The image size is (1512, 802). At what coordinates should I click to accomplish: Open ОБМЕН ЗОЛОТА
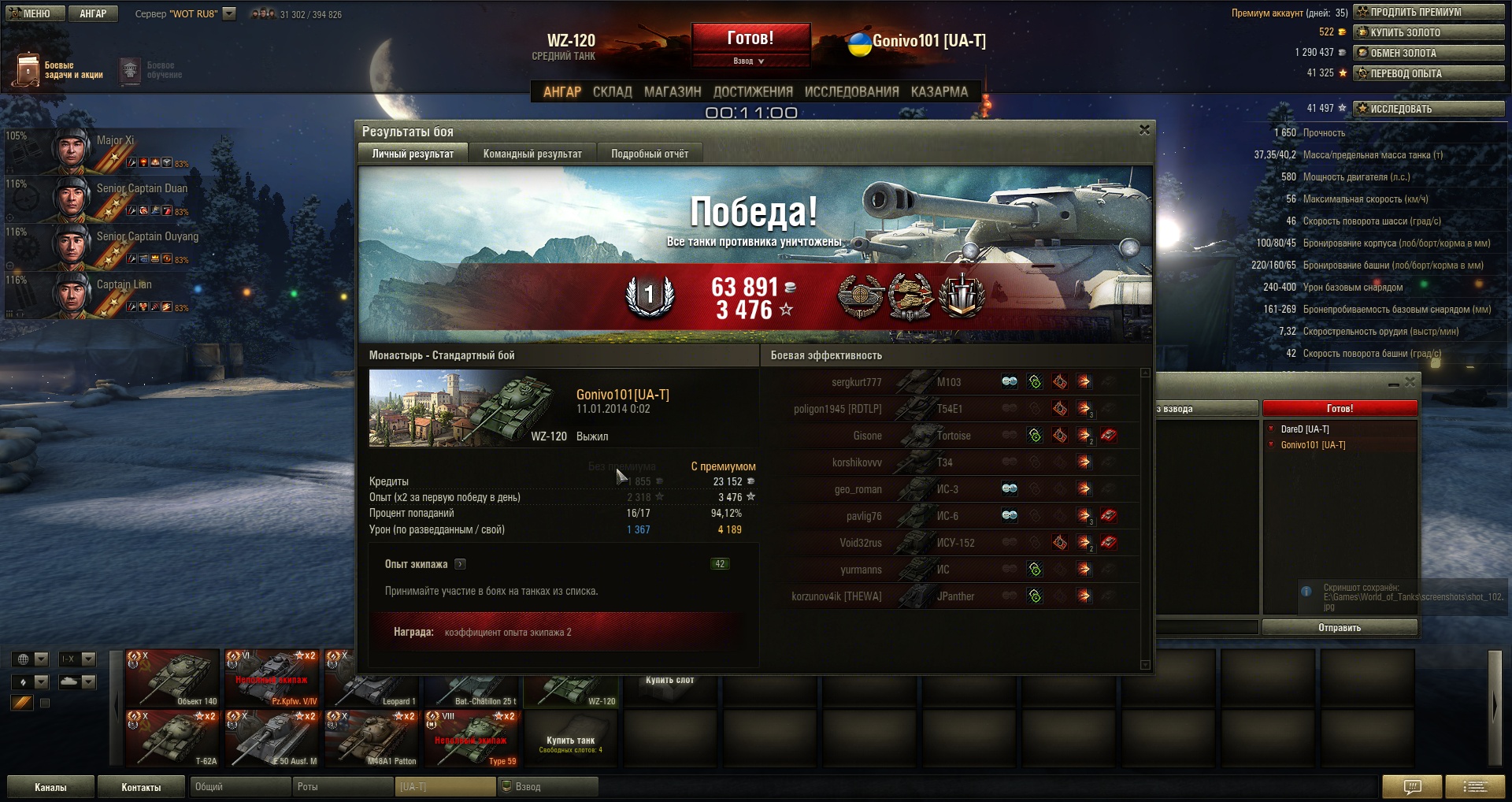(x=1429, y=53)
